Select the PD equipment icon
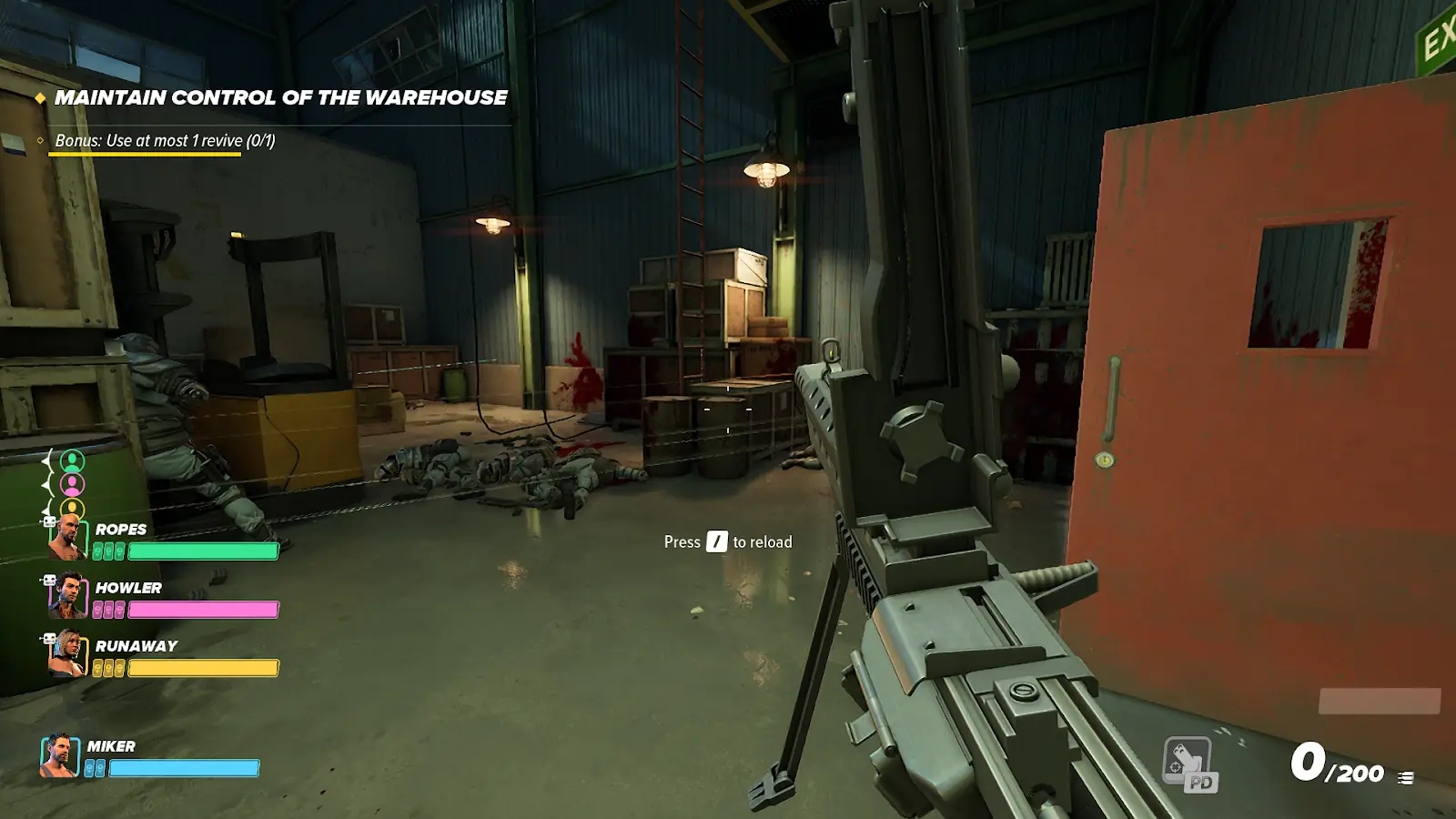Screen dimensions: 1456x819 pyautogui.click(x=1189, y=763)
